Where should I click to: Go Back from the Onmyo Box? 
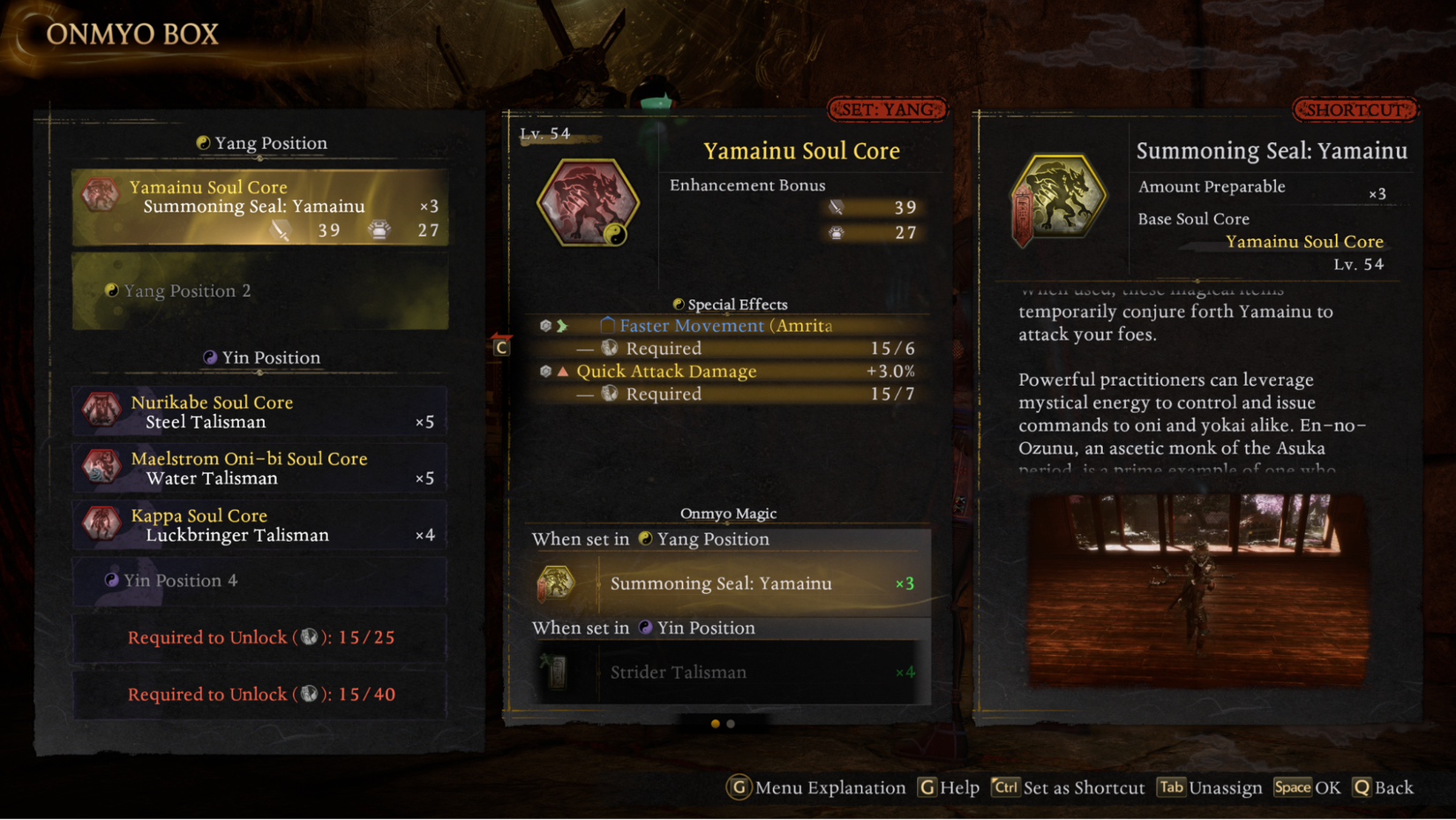pyautogui.click(x=1383, y=787)
